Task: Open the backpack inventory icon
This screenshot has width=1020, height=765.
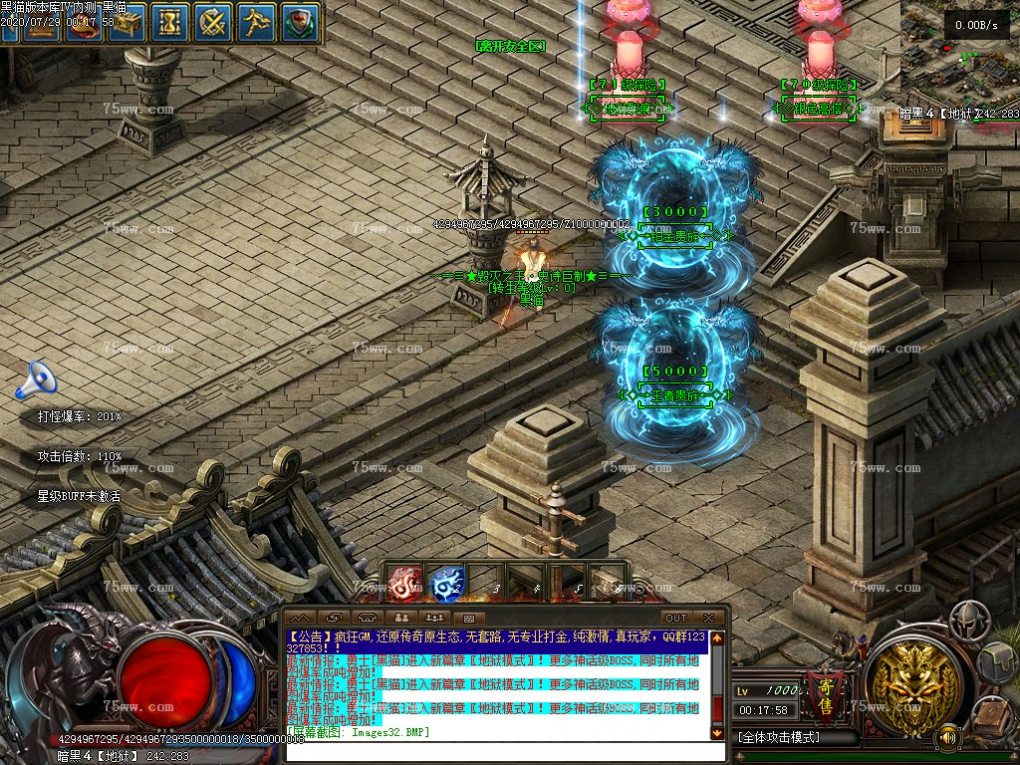Action: pos(996,660)
